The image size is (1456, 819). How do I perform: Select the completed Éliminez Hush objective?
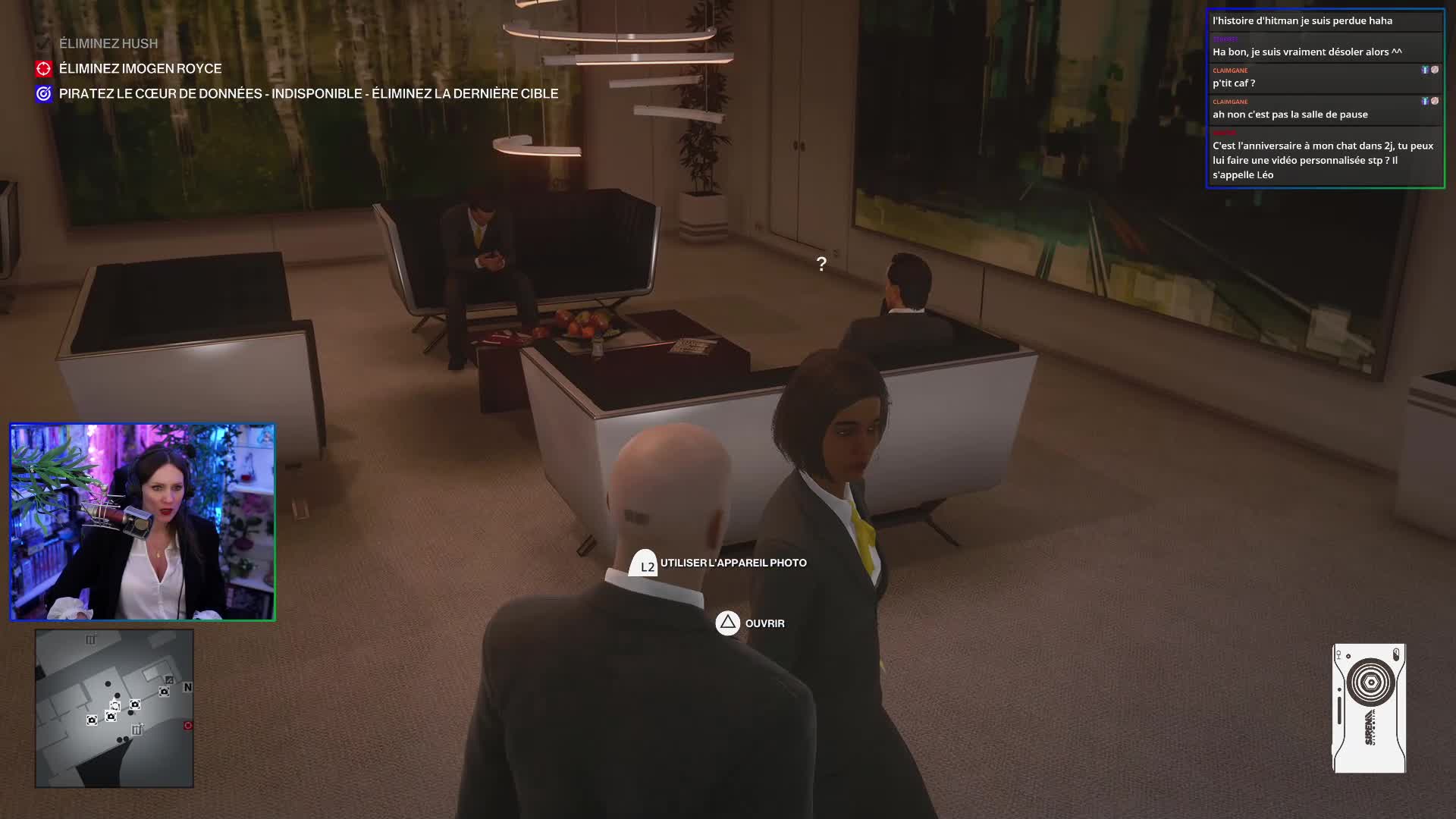(x=108, y=44)
